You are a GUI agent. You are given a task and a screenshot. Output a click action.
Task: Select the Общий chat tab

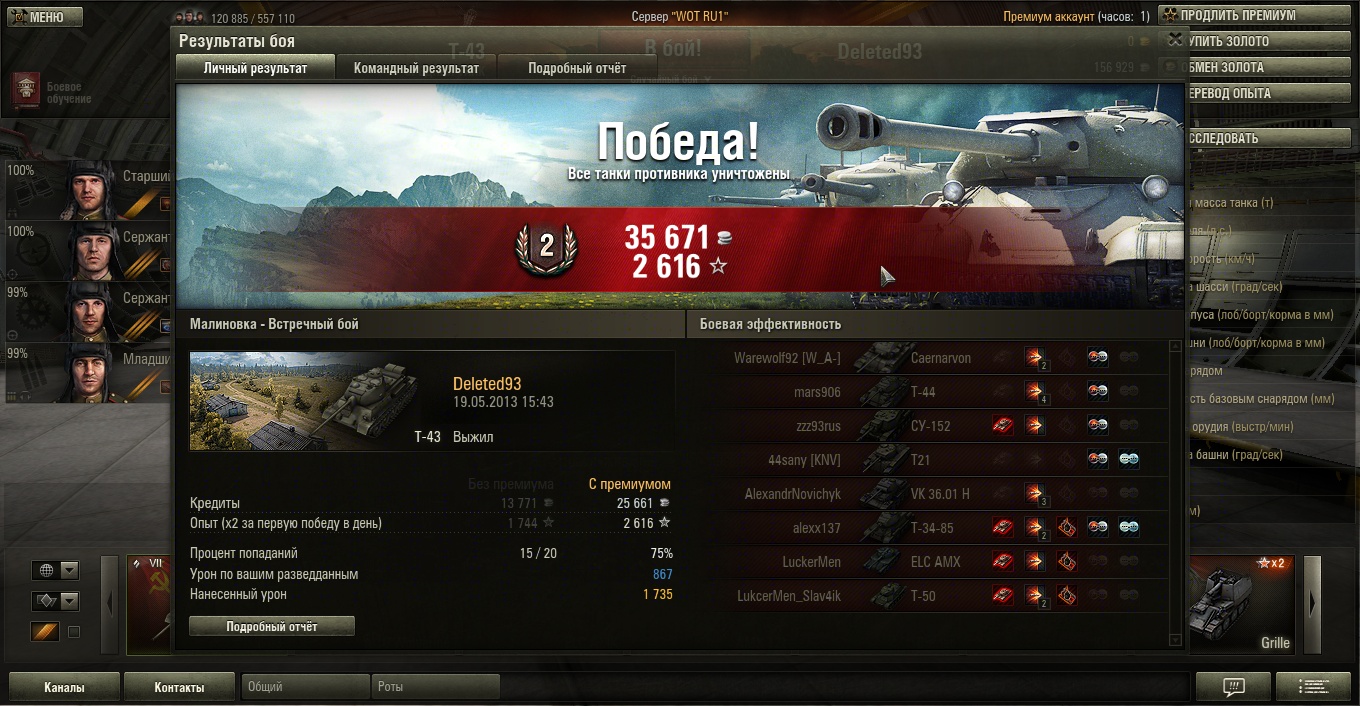(x=305, y=687)
